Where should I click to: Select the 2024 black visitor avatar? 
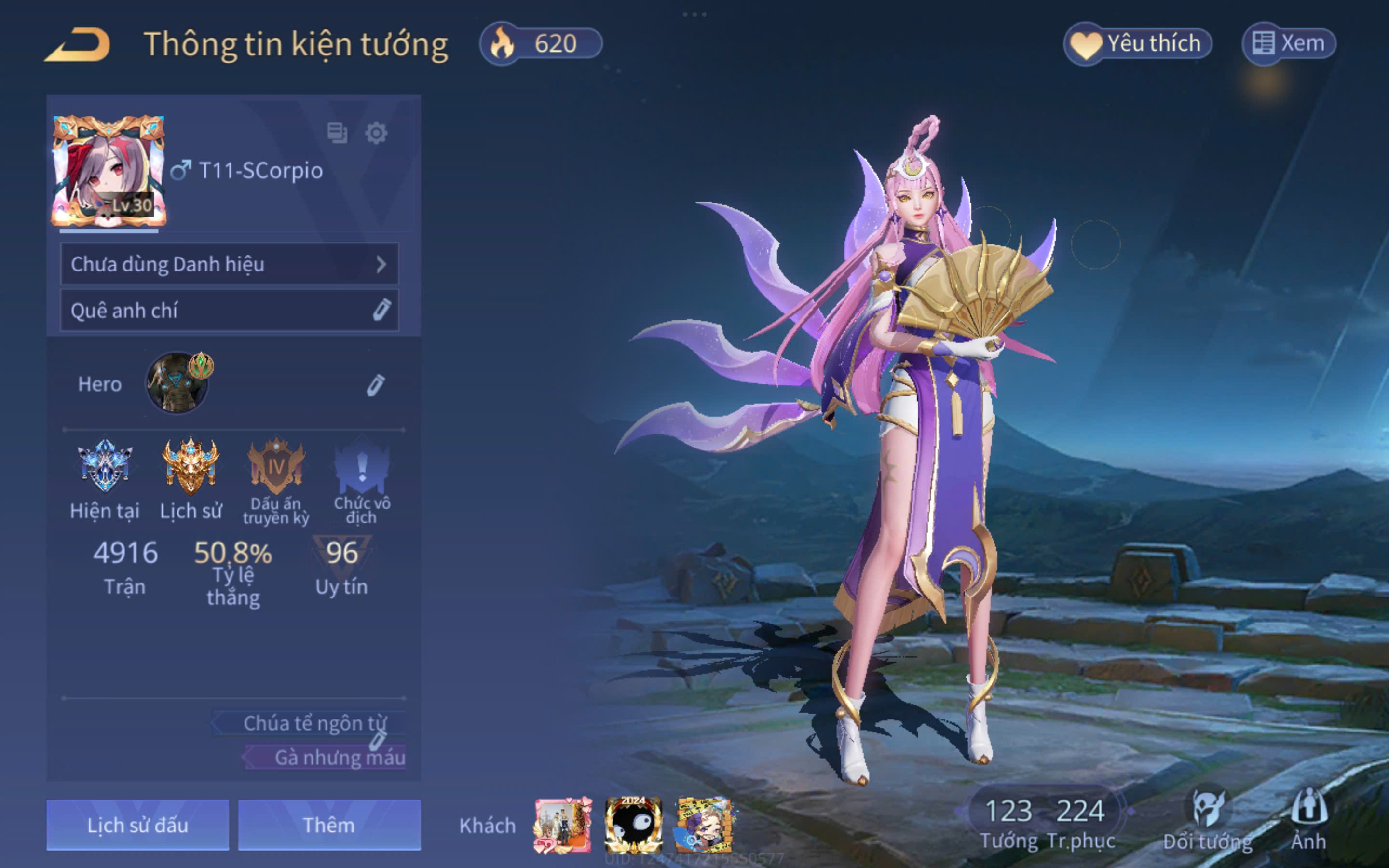(633, 825)
